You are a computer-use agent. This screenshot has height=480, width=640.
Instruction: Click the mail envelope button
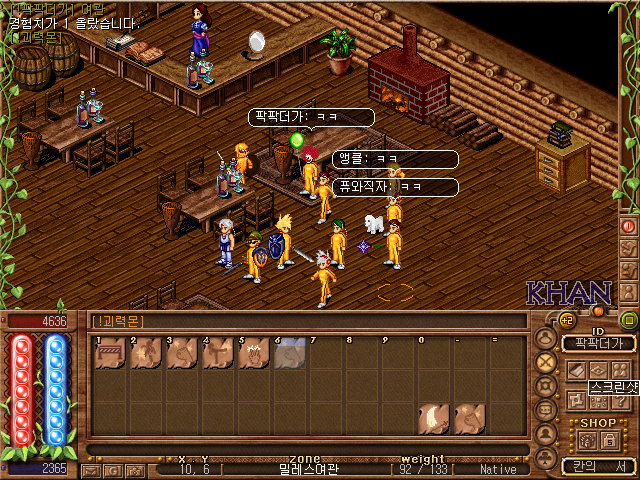coord(91,469)
